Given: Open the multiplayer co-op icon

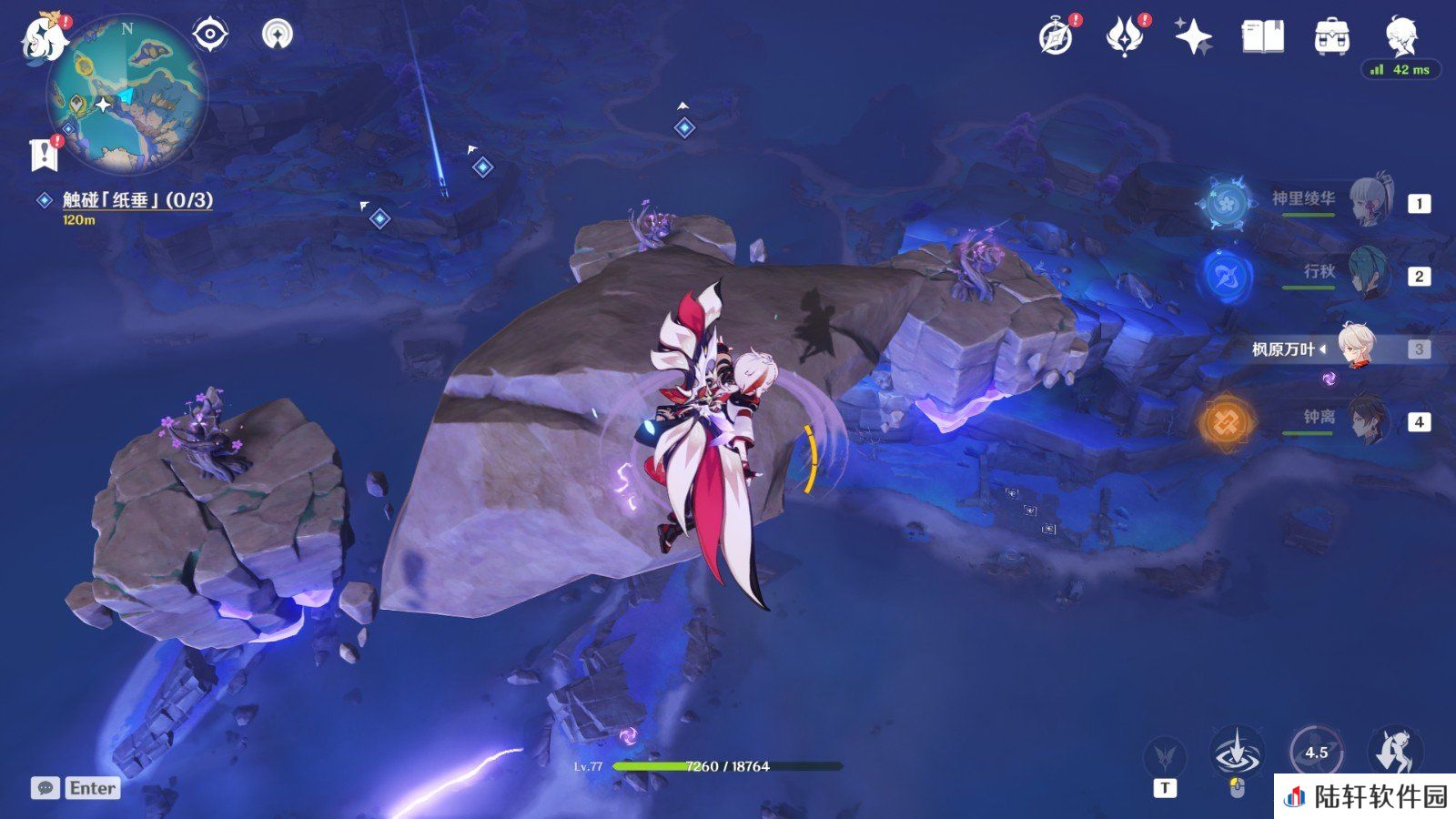Looking at the screenshot, I should point(278,35).
